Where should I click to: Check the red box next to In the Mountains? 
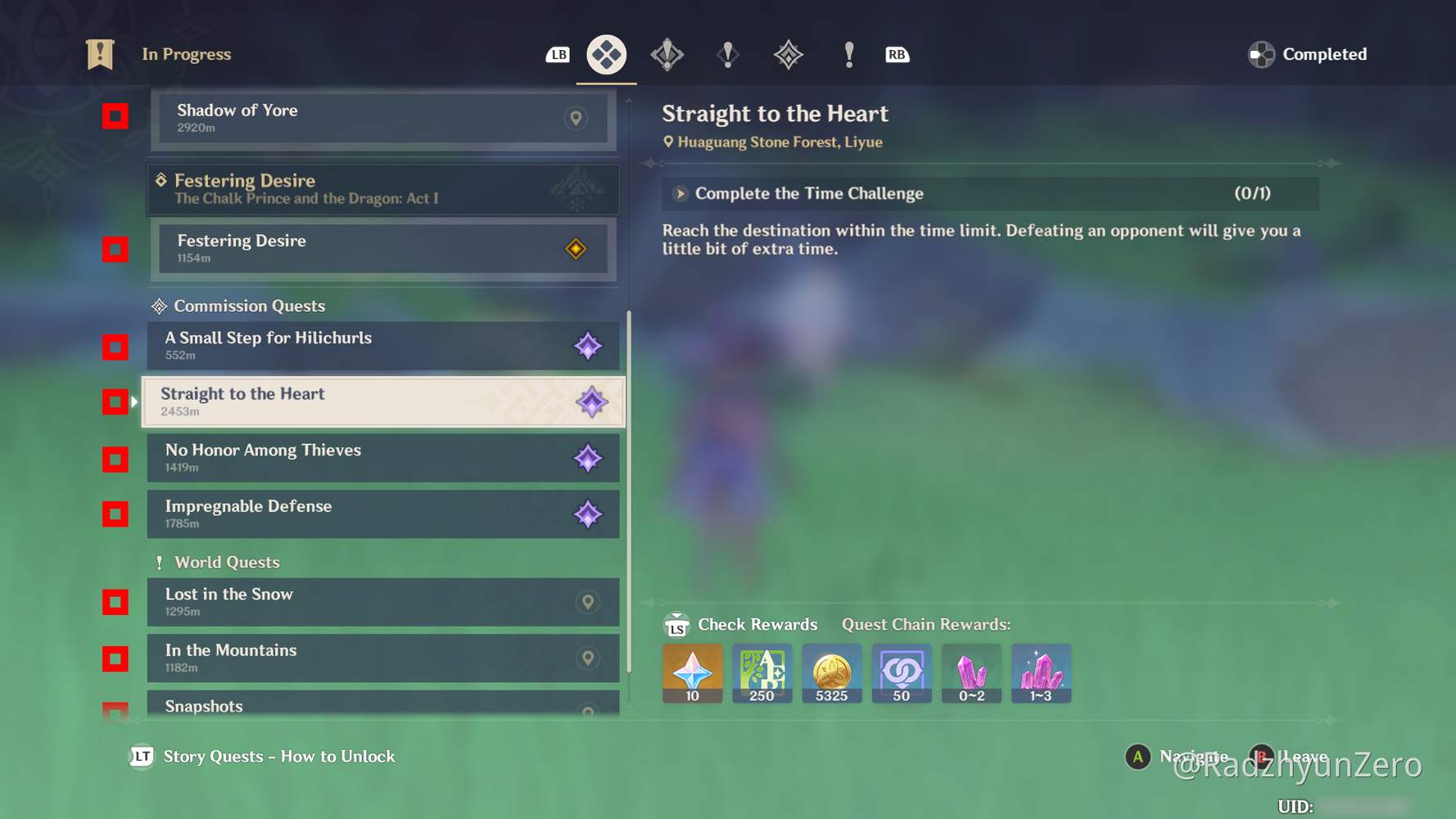click(x=115, y=658)
